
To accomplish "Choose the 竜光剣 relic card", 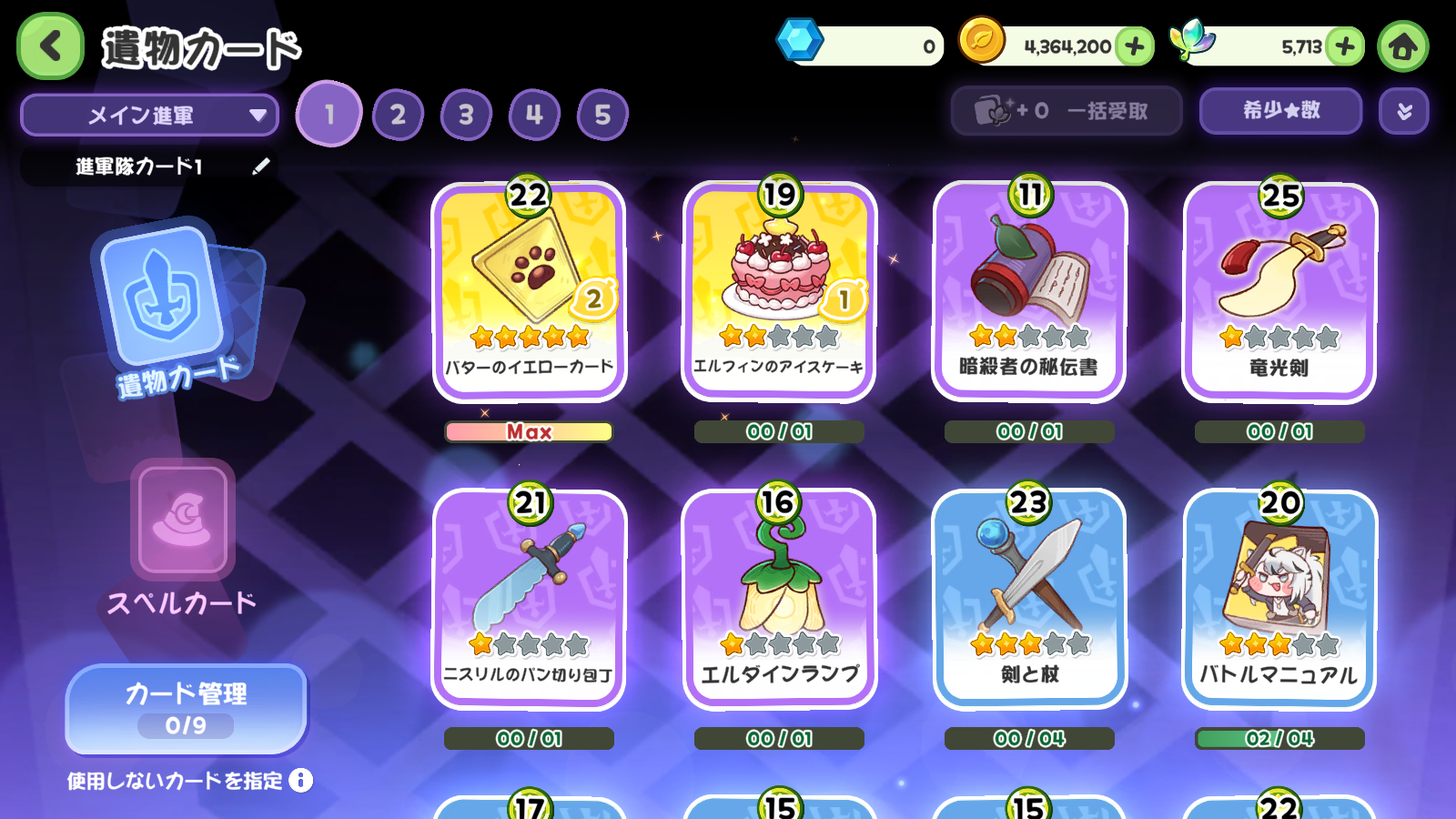I will (x=1279, y=291).
